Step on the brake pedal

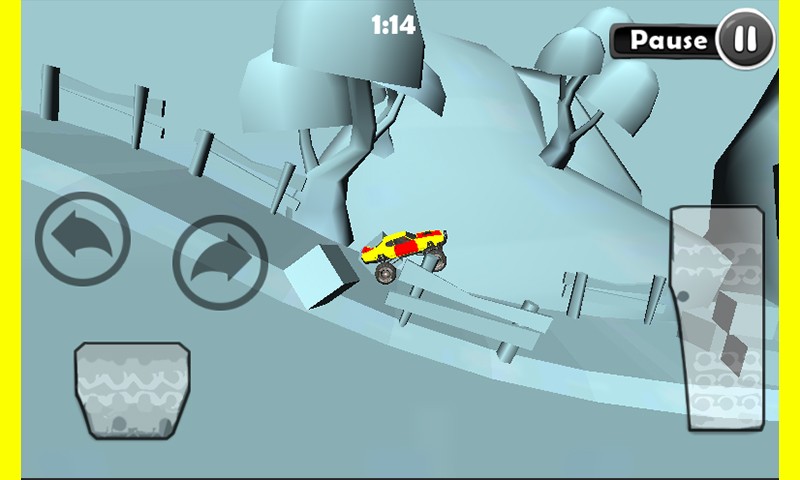[x=132, y=390]
